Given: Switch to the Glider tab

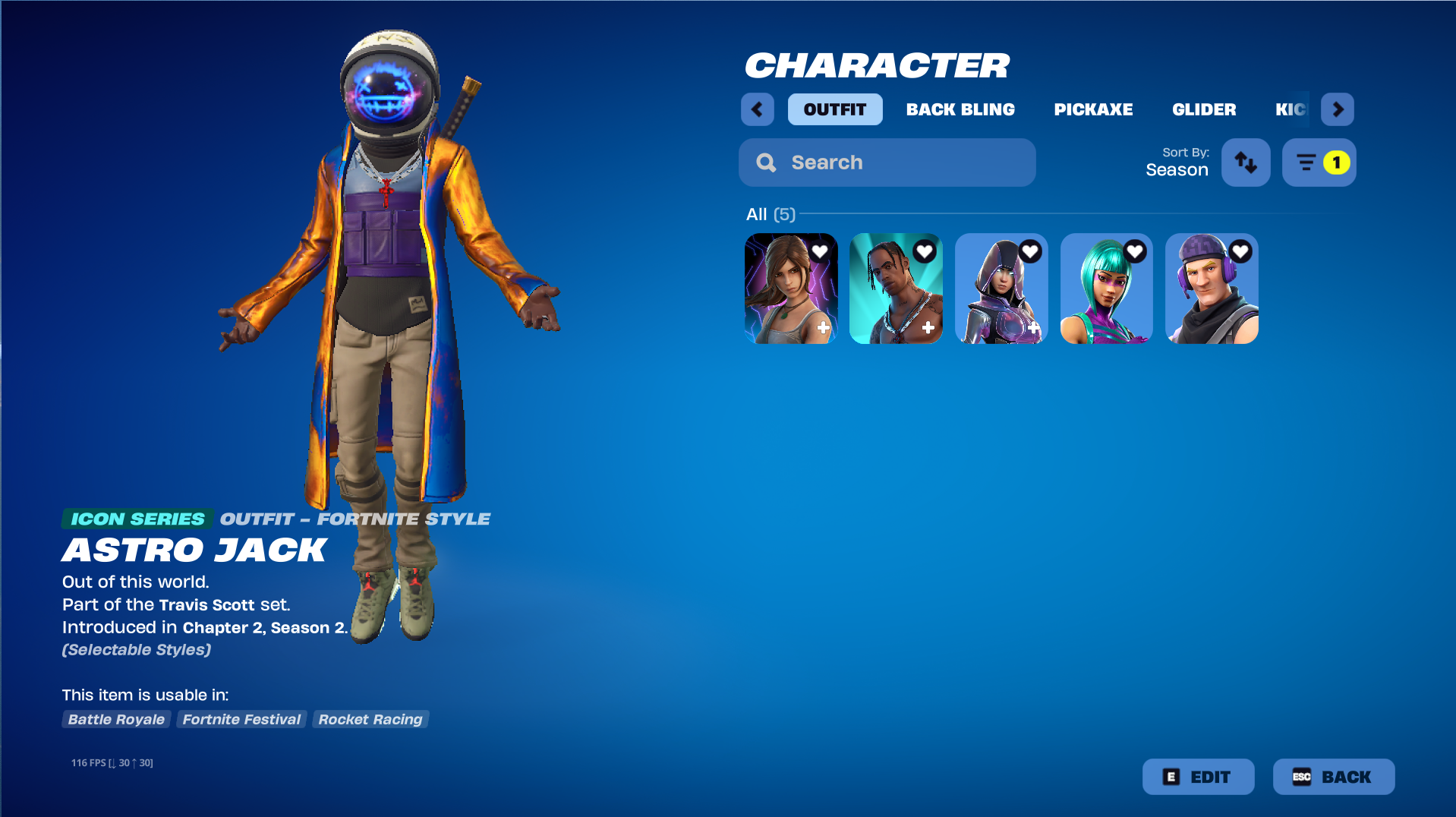Looking at the screenshot, I should click(x=1203, y=109).
